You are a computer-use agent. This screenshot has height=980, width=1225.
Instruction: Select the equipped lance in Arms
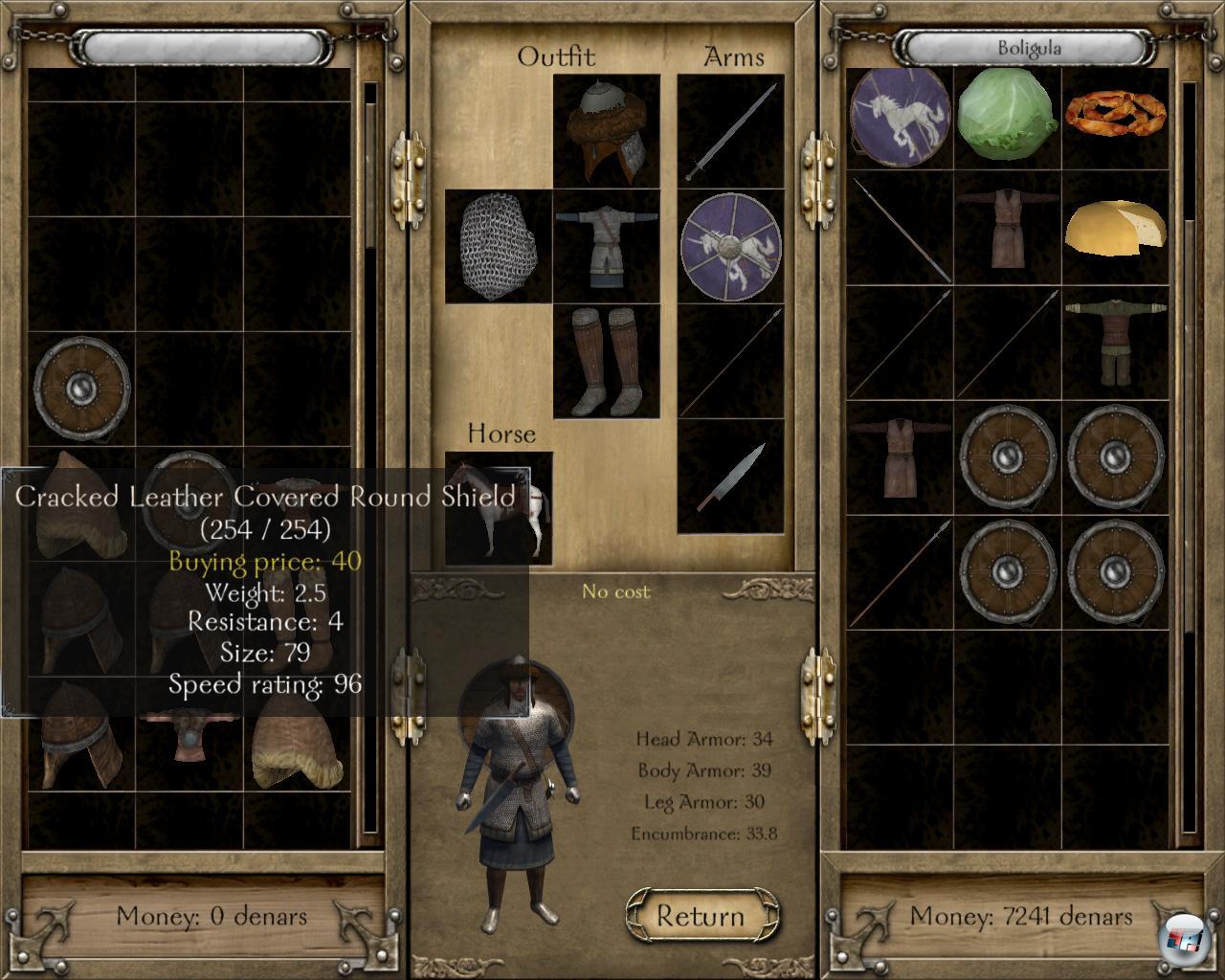click(x=731, y=362)
